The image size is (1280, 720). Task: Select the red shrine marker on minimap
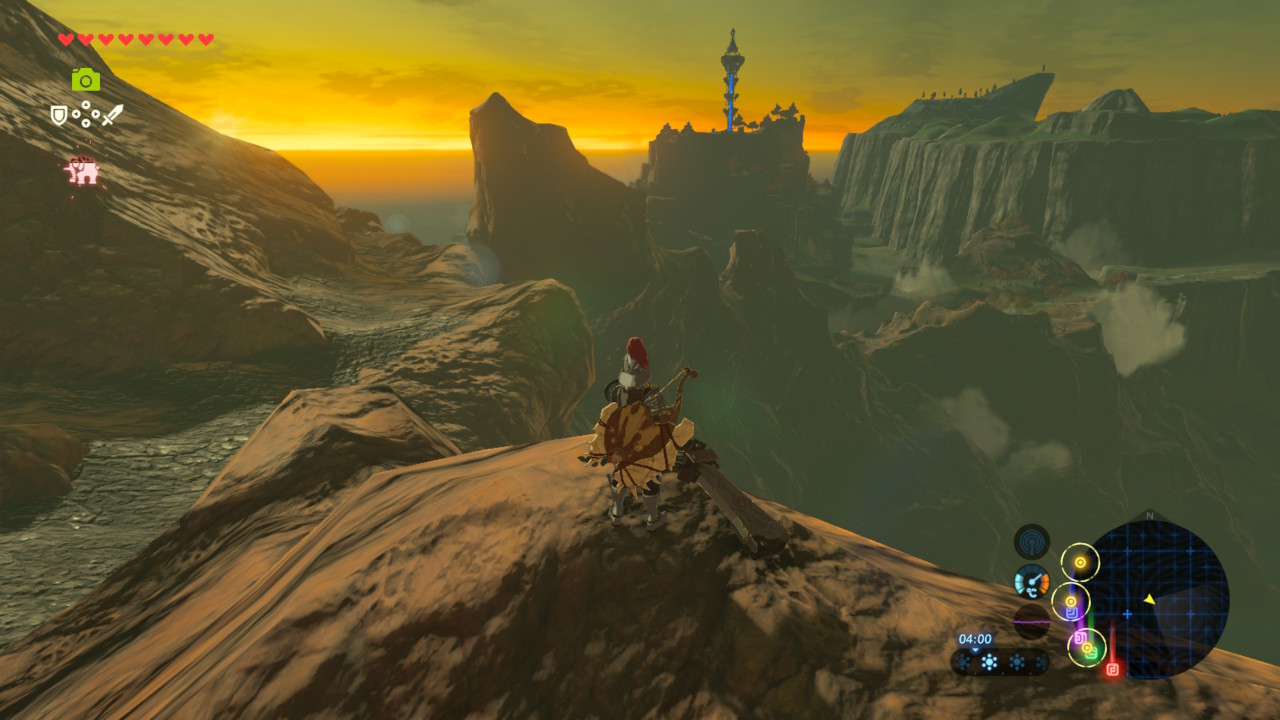click(1112, 668)
